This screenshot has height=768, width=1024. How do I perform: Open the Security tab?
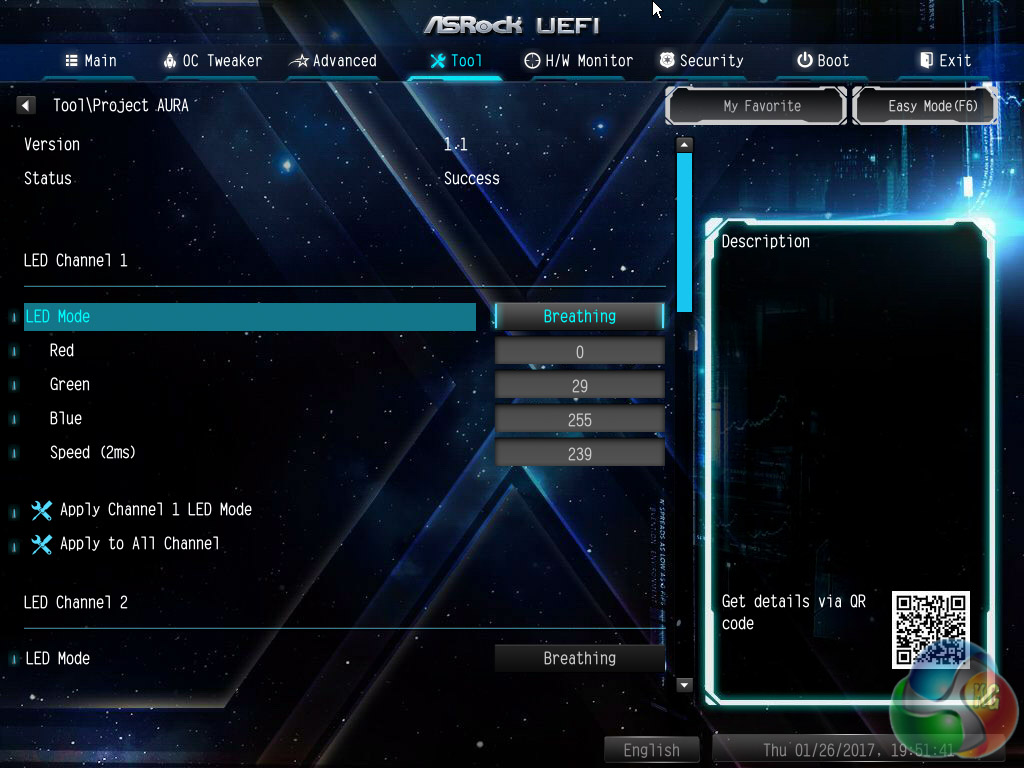pos(701,61)
